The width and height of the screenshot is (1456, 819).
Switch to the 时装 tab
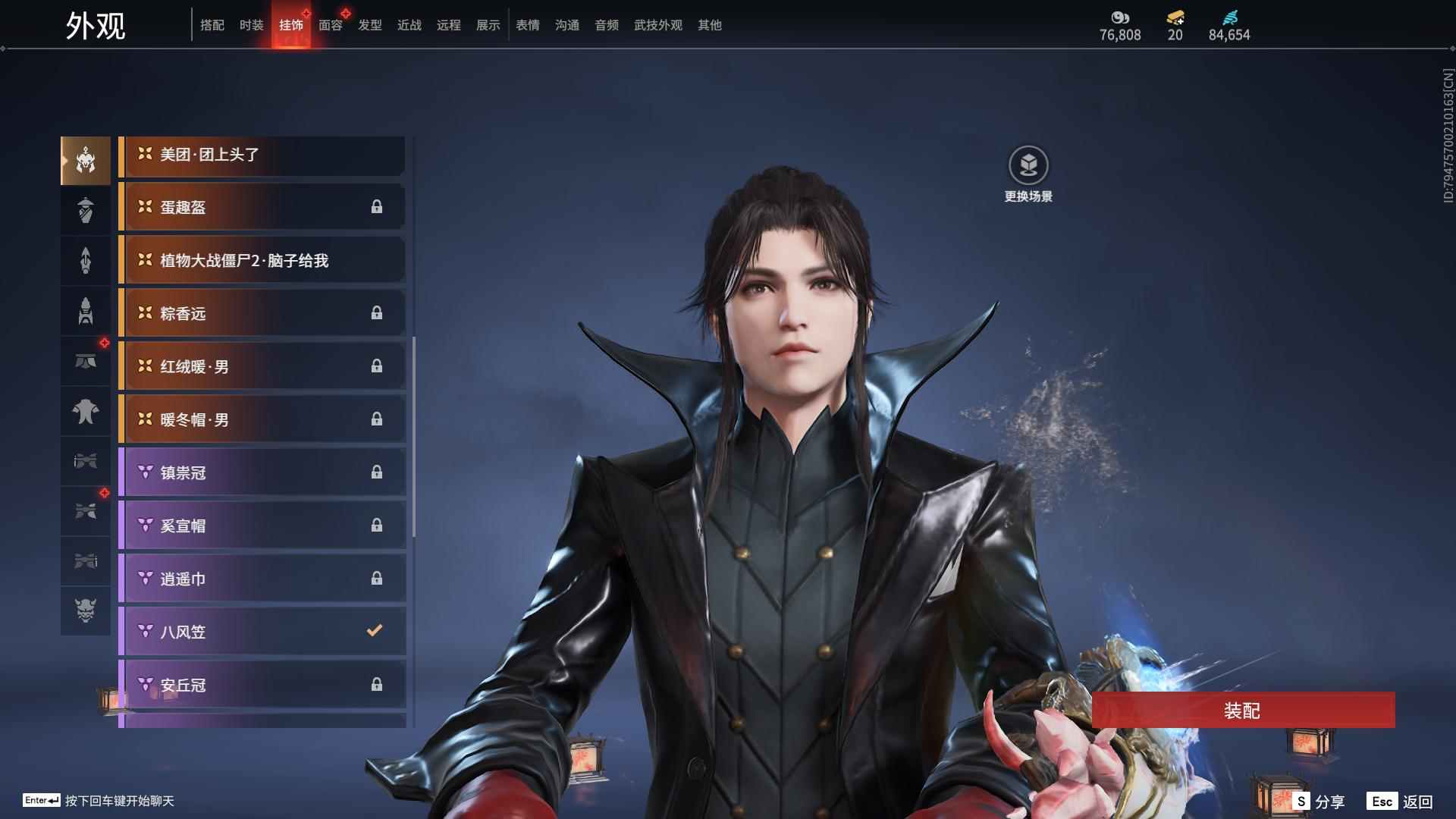click(251, 25)
